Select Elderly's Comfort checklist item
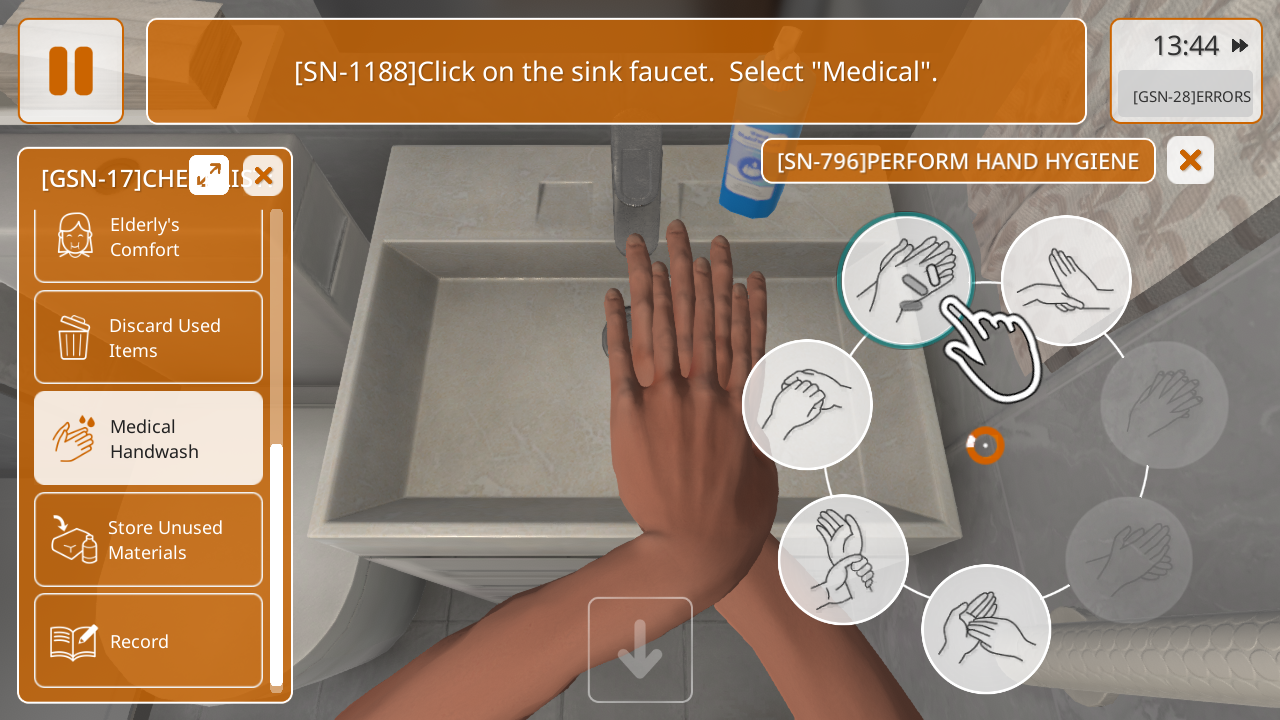1280x720 pixels. [x=148, y=238]
